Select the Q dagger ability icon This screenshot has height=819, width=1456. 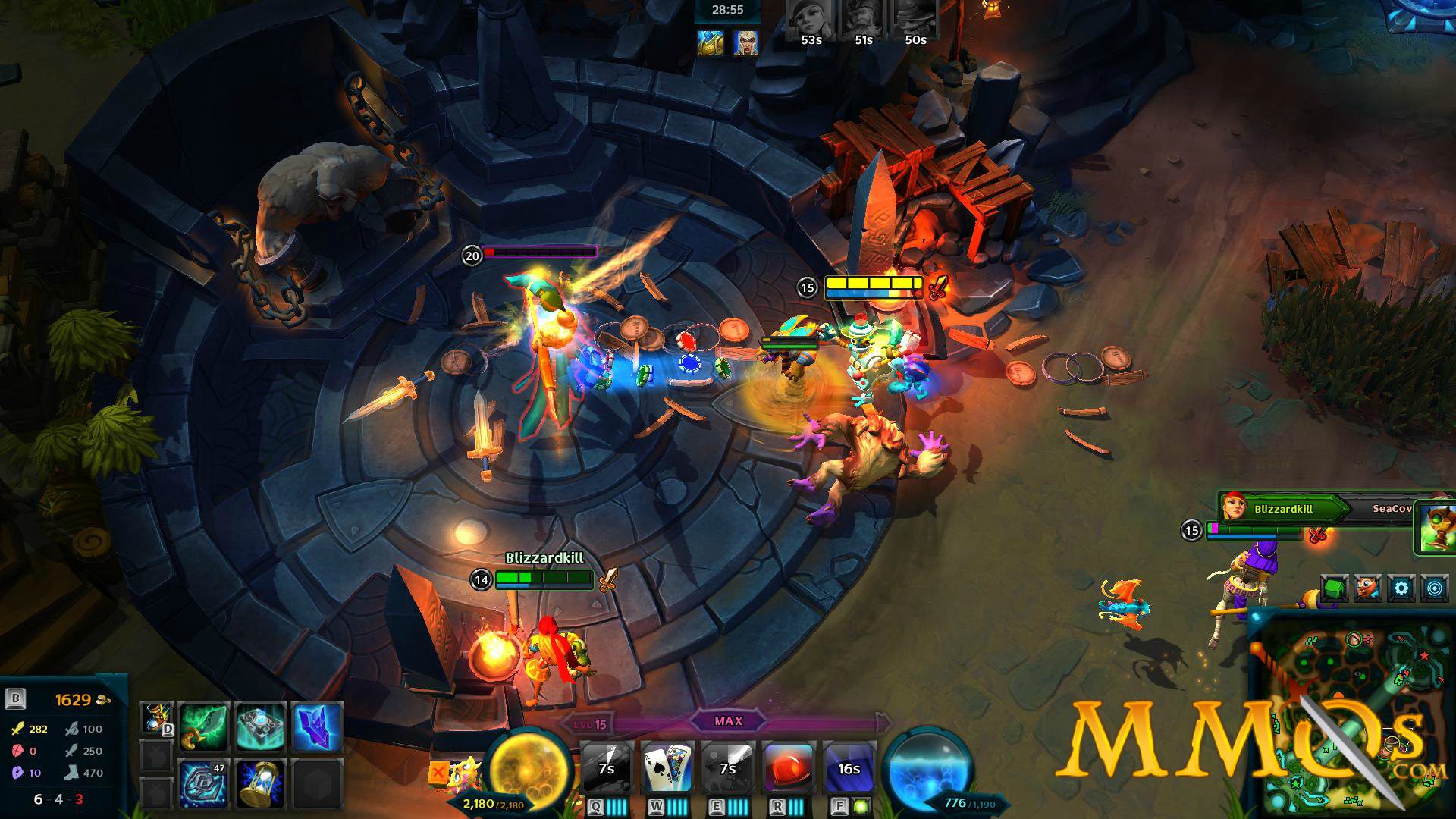coord(607,766)
